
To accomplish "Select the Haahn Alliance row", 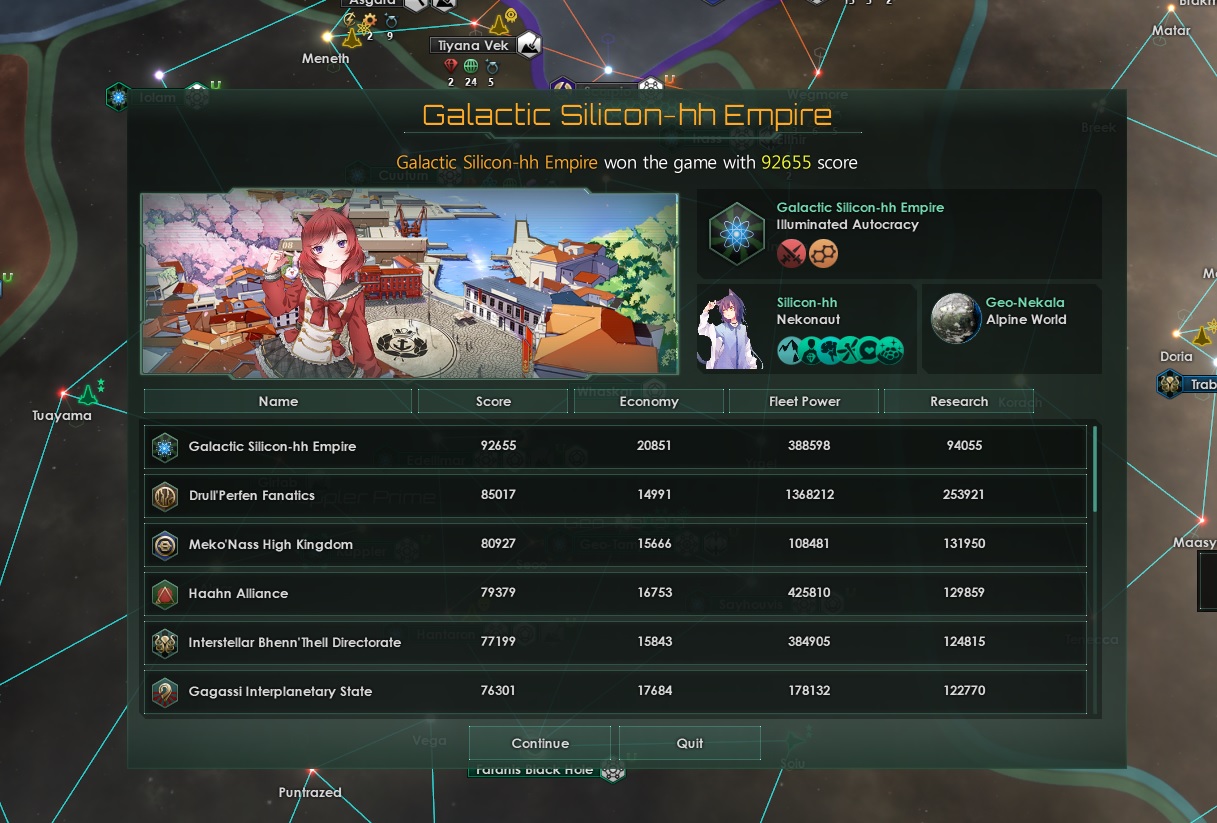I will coord(615,593).
